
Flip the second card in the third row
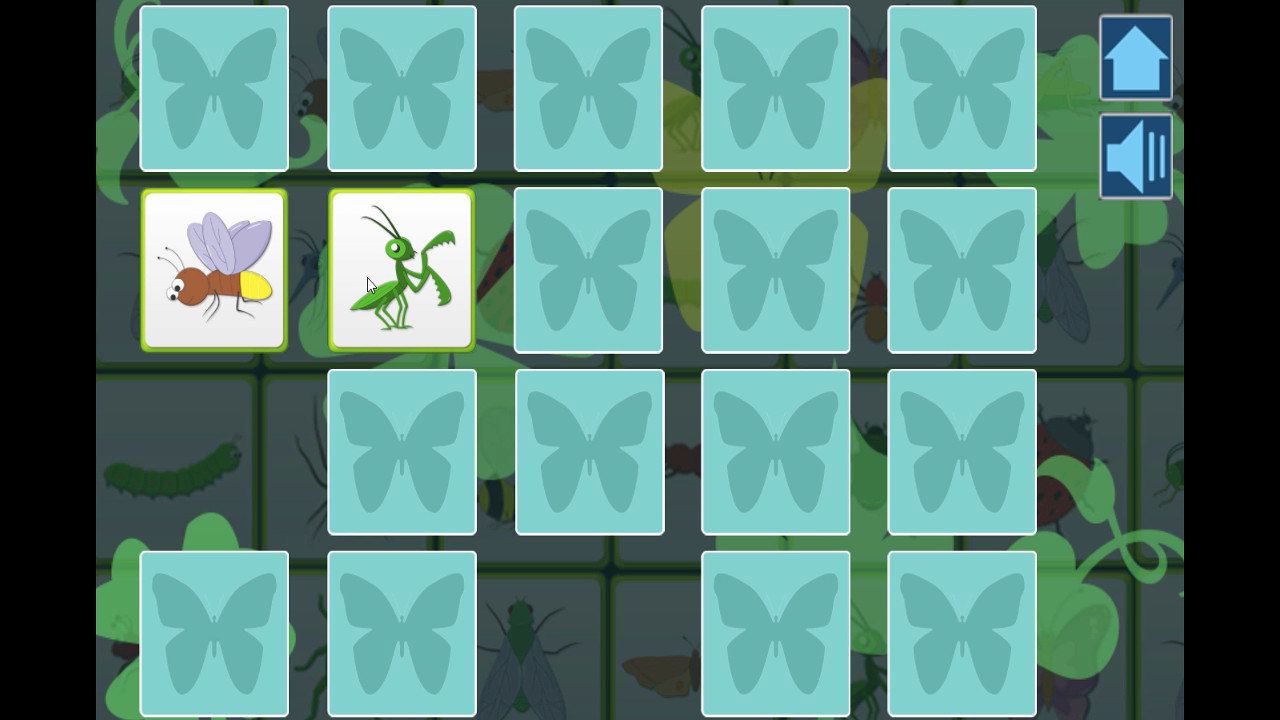[x=588, y=452]
